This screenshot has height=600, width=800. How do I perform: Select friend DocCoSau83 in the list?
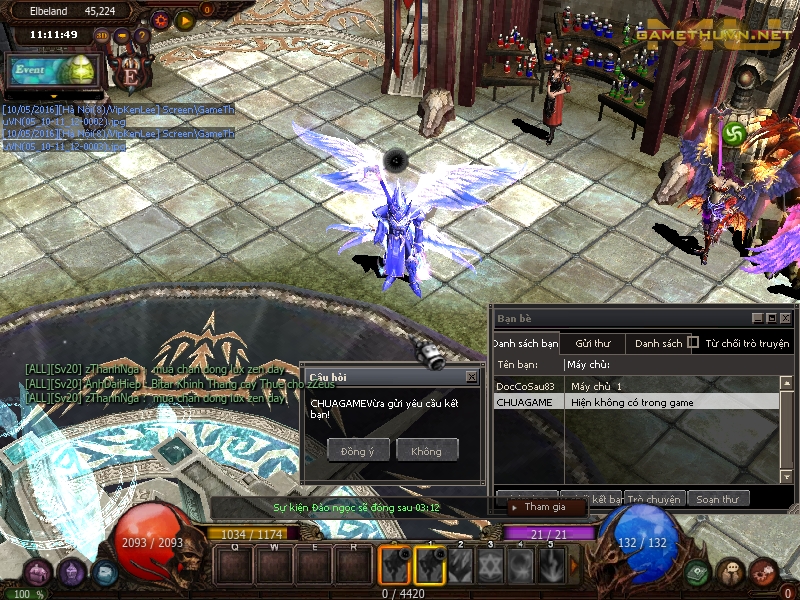(526, 386)
